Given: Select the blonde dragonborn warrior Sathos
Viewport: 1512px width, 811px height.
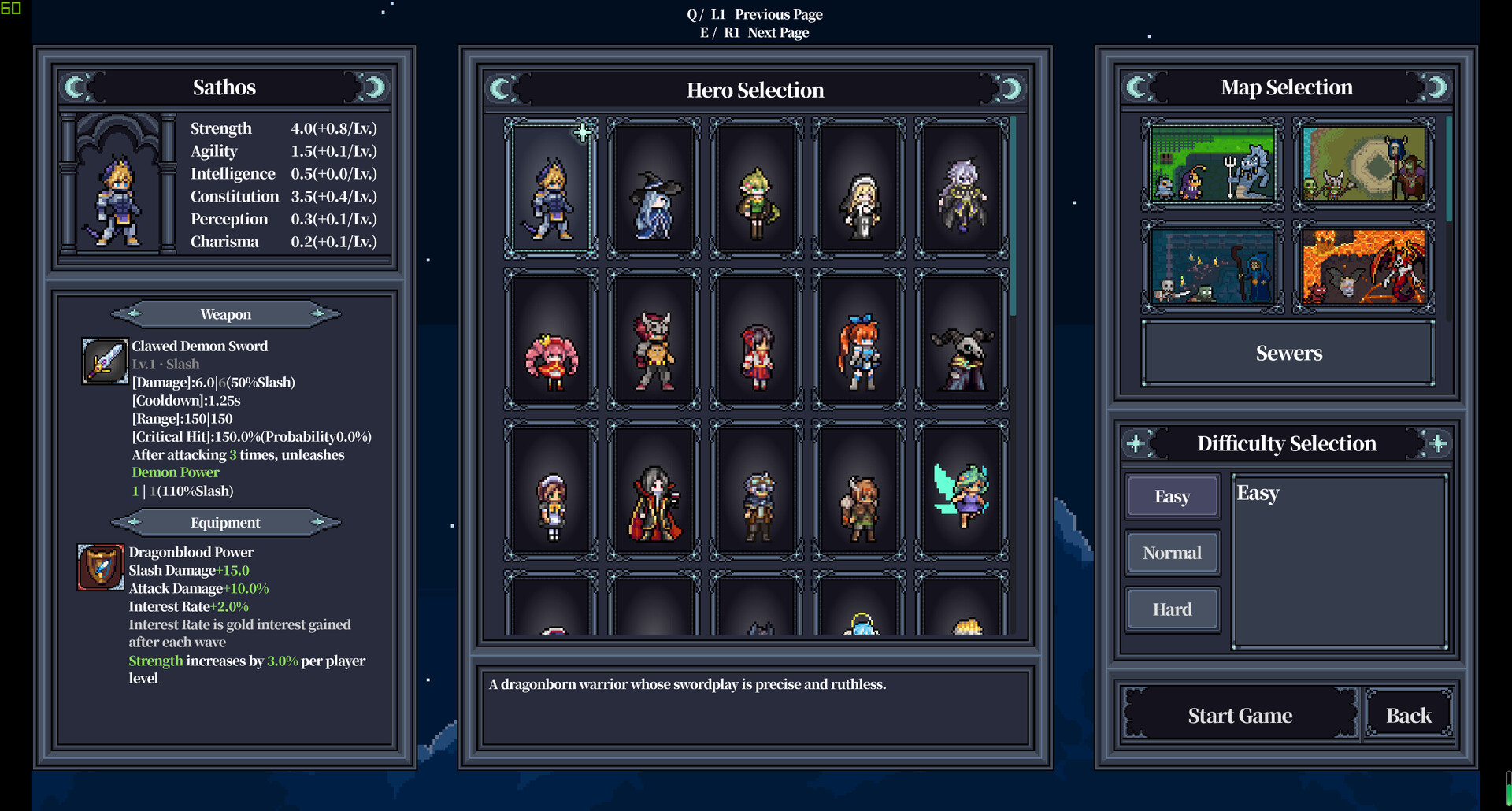Looking at the screenshot, I should click(x=550, y=189).
